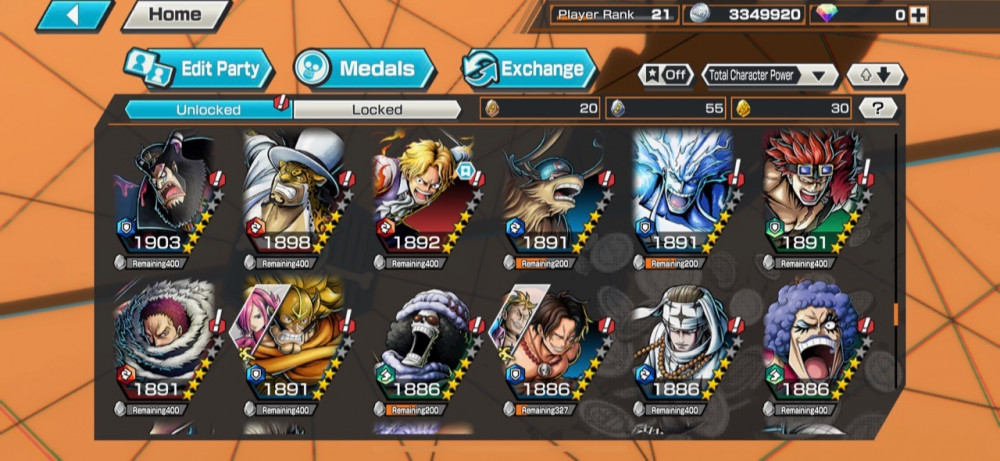Return to the Home screen
The height and width of the screenshot is (461, 1000).
coord(174,15)
